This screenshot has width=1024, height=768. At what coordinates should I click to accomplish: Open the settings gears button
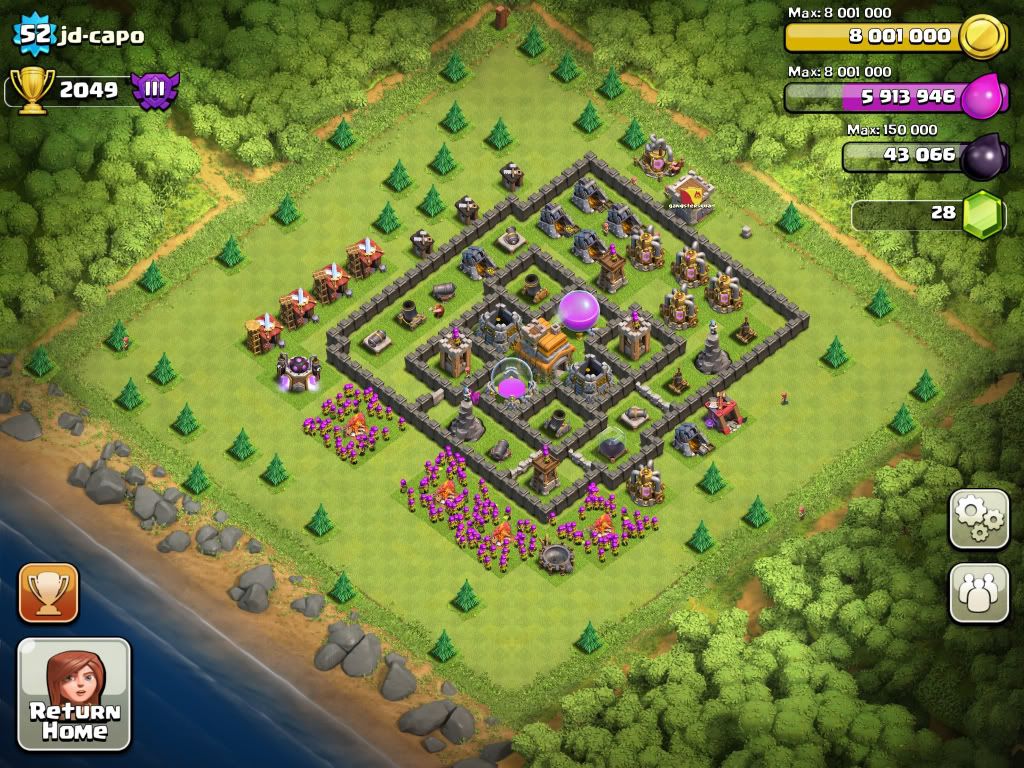point(979,519)
